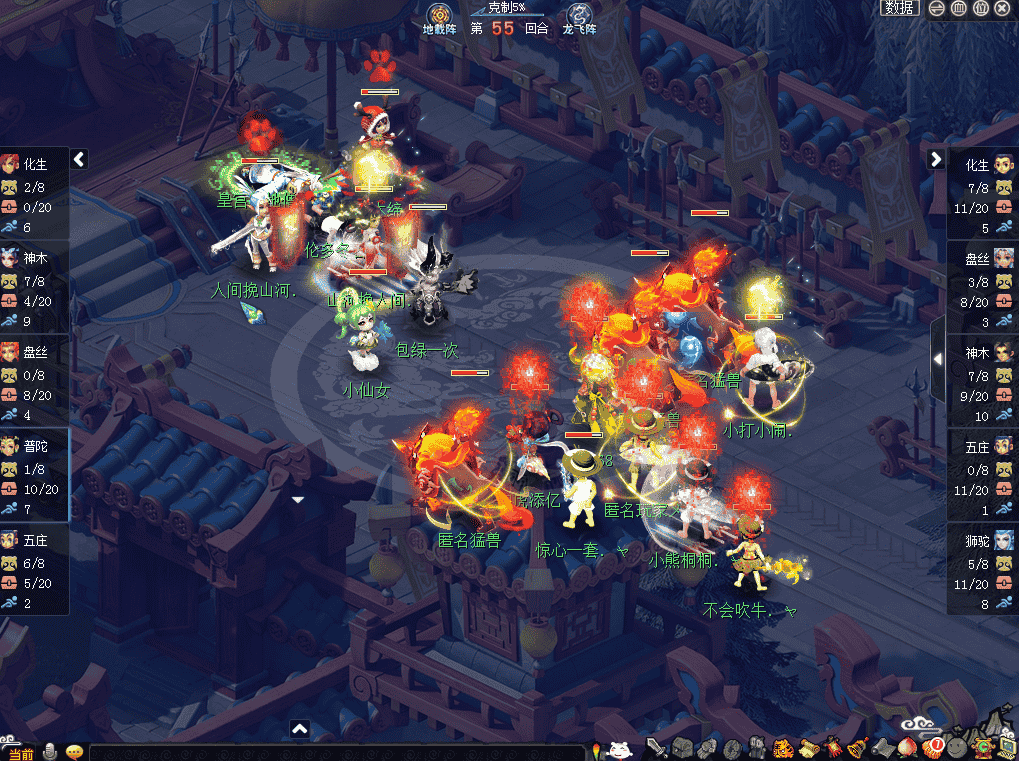Close the battle view with the X button
Viewport: 1019px width, 761px height.
click(1003, 8)
